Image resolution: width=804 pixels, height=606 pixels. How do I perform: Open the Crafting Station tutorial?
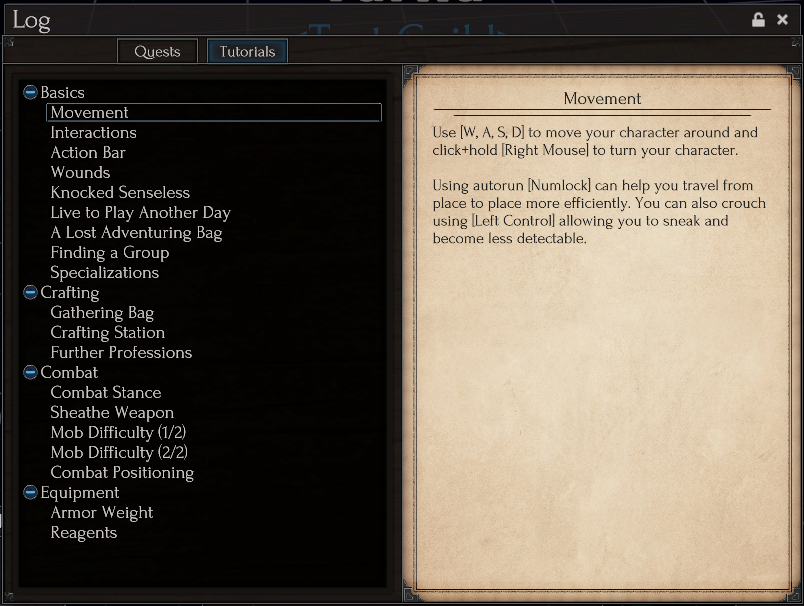(x=107, y=332)
